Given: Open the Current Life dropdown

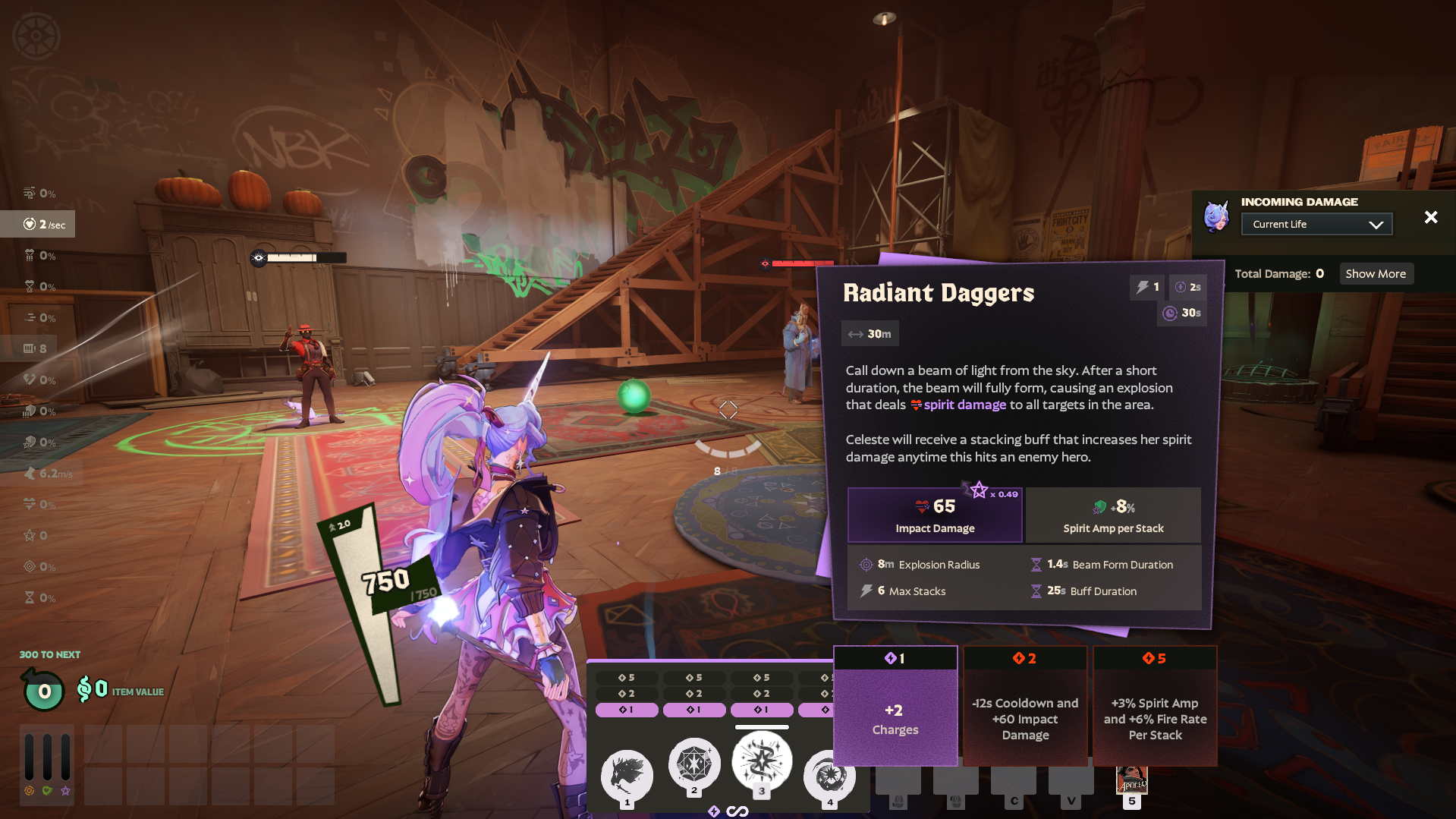Looking at the screenshot, I should [x=1316, y=223].
